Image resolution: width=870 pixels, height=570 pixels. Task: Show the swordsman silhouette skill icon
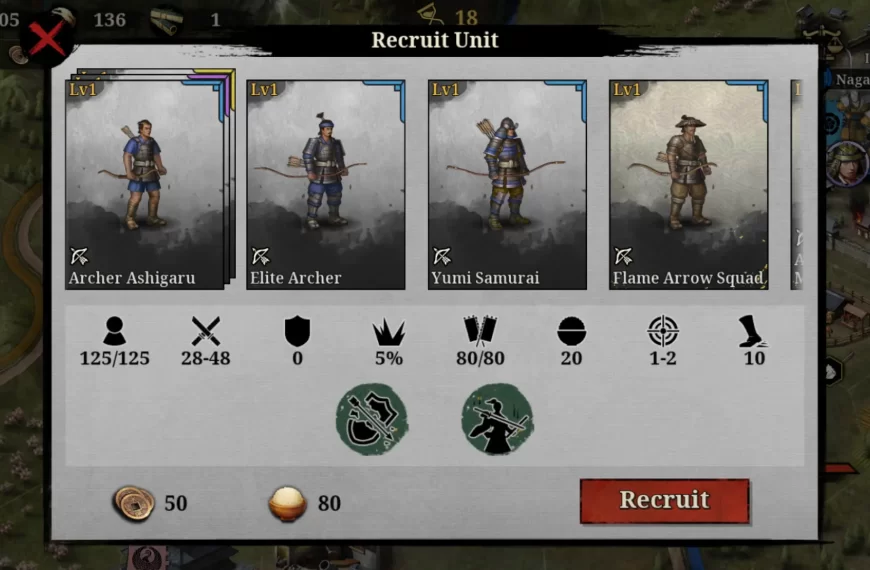497,419
